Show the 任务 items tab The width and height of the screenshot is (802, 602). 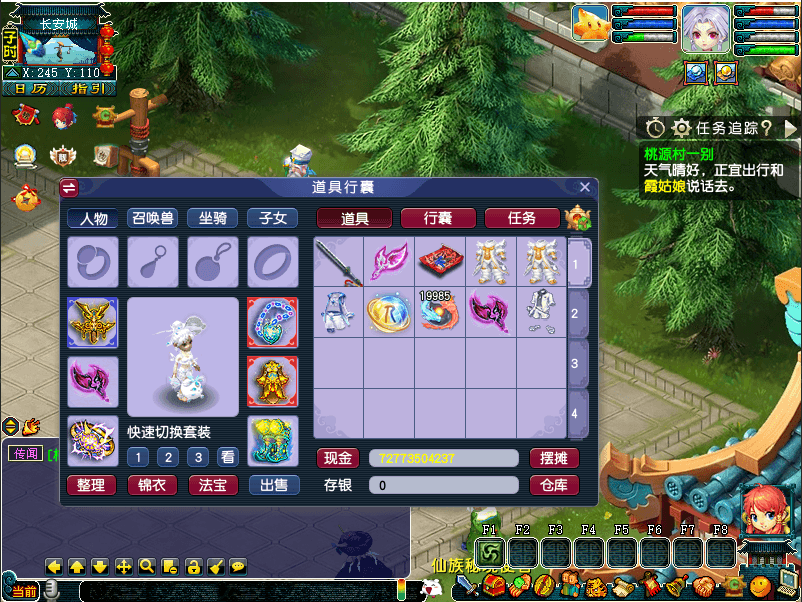pyautogui.click(x=521, y=218)
